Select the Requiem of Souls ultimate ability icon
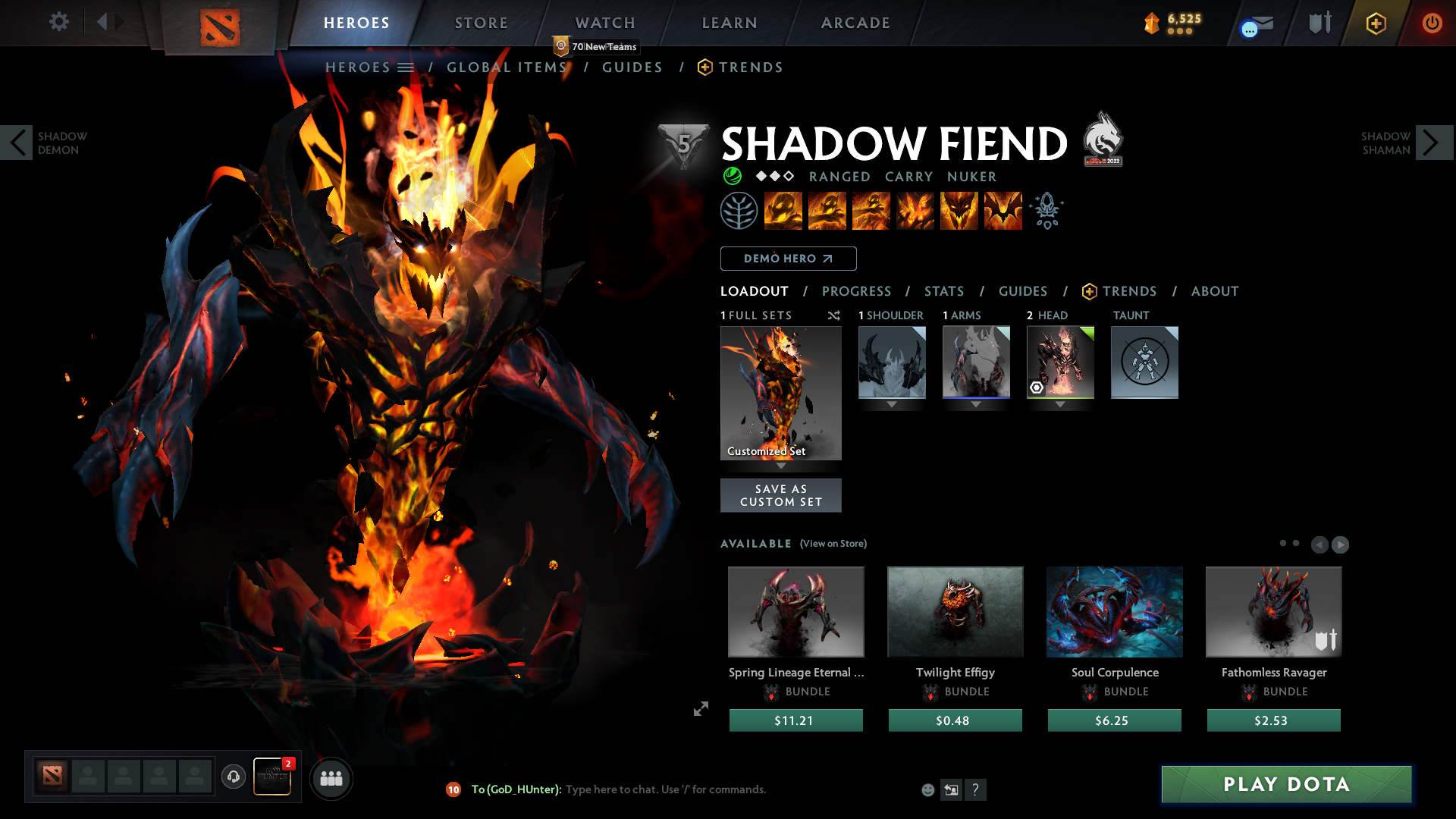1456x819 pixels. pos(1003,211)
